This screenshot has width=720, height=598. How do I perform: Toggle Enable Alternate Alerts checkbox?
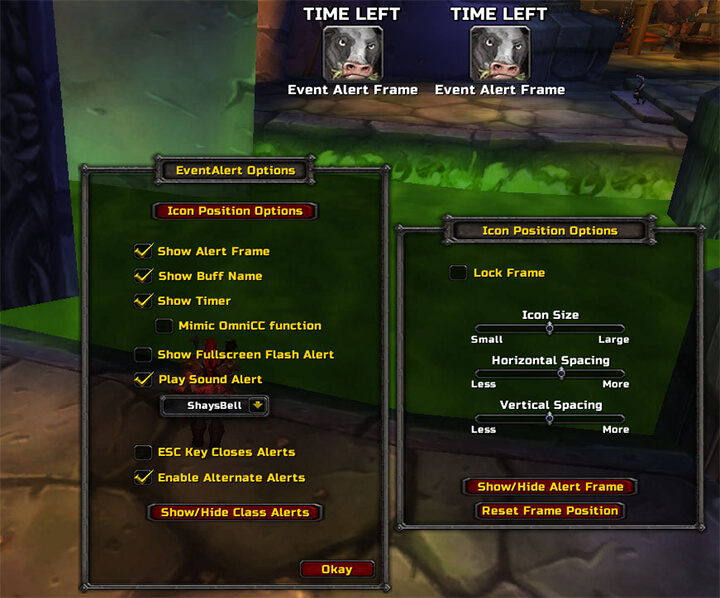[x=142, y=477]
